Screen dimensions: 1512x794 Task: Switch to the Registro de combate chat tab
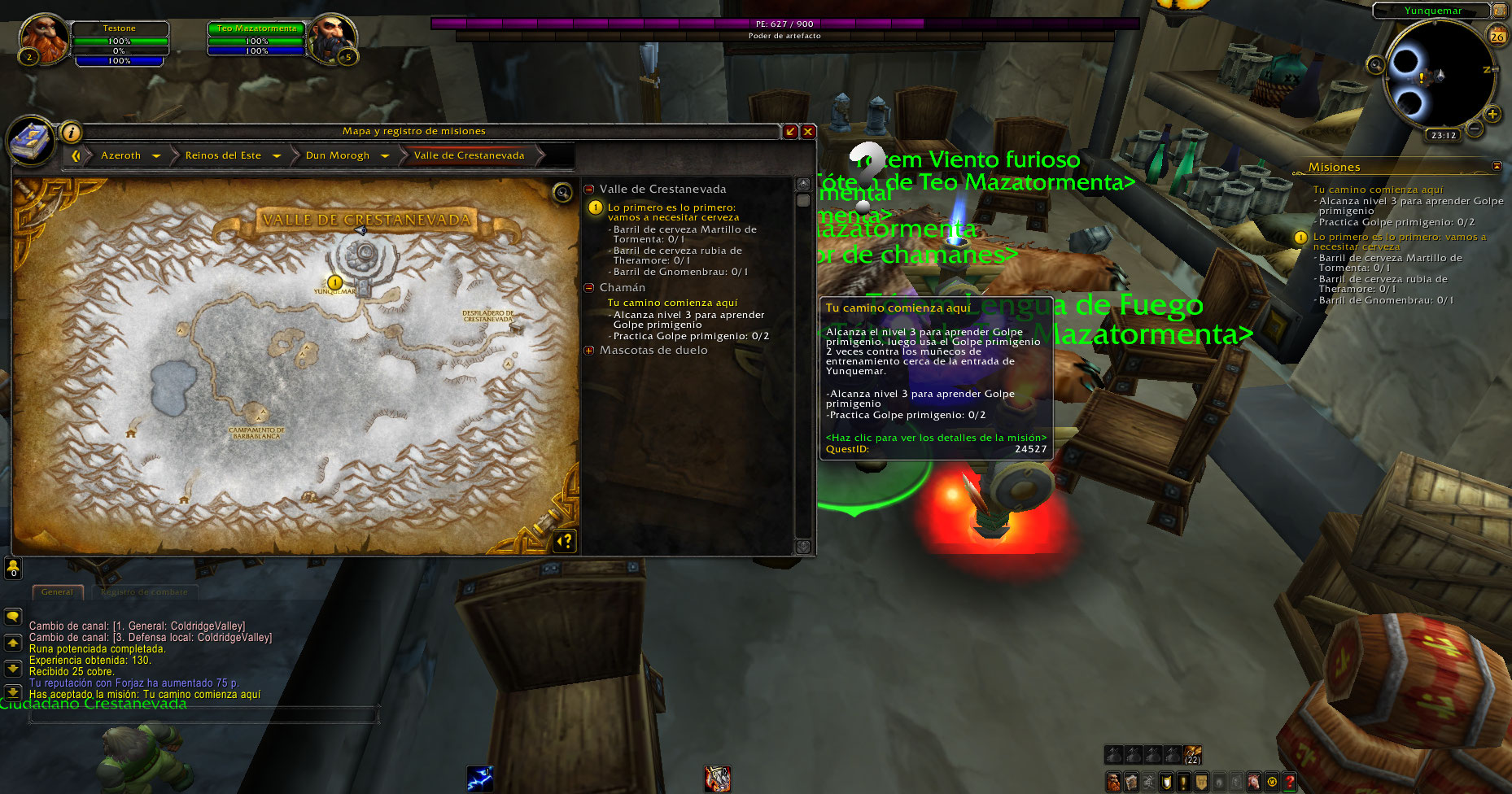tap(144, 592)
